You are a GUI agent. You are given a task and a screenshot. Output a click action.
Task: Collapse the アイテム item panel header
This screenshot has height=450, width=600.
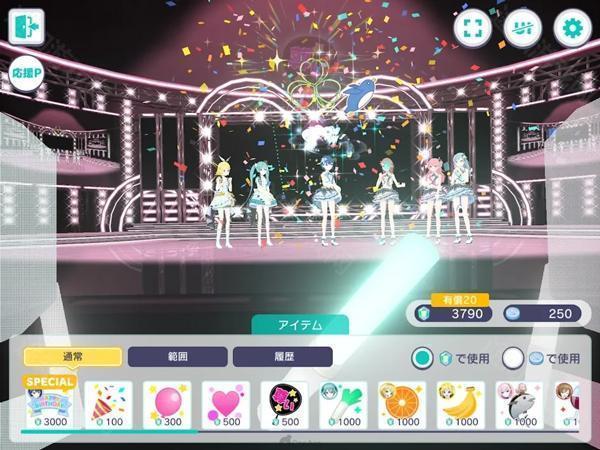pyautogui.click(x=299, y=324)
